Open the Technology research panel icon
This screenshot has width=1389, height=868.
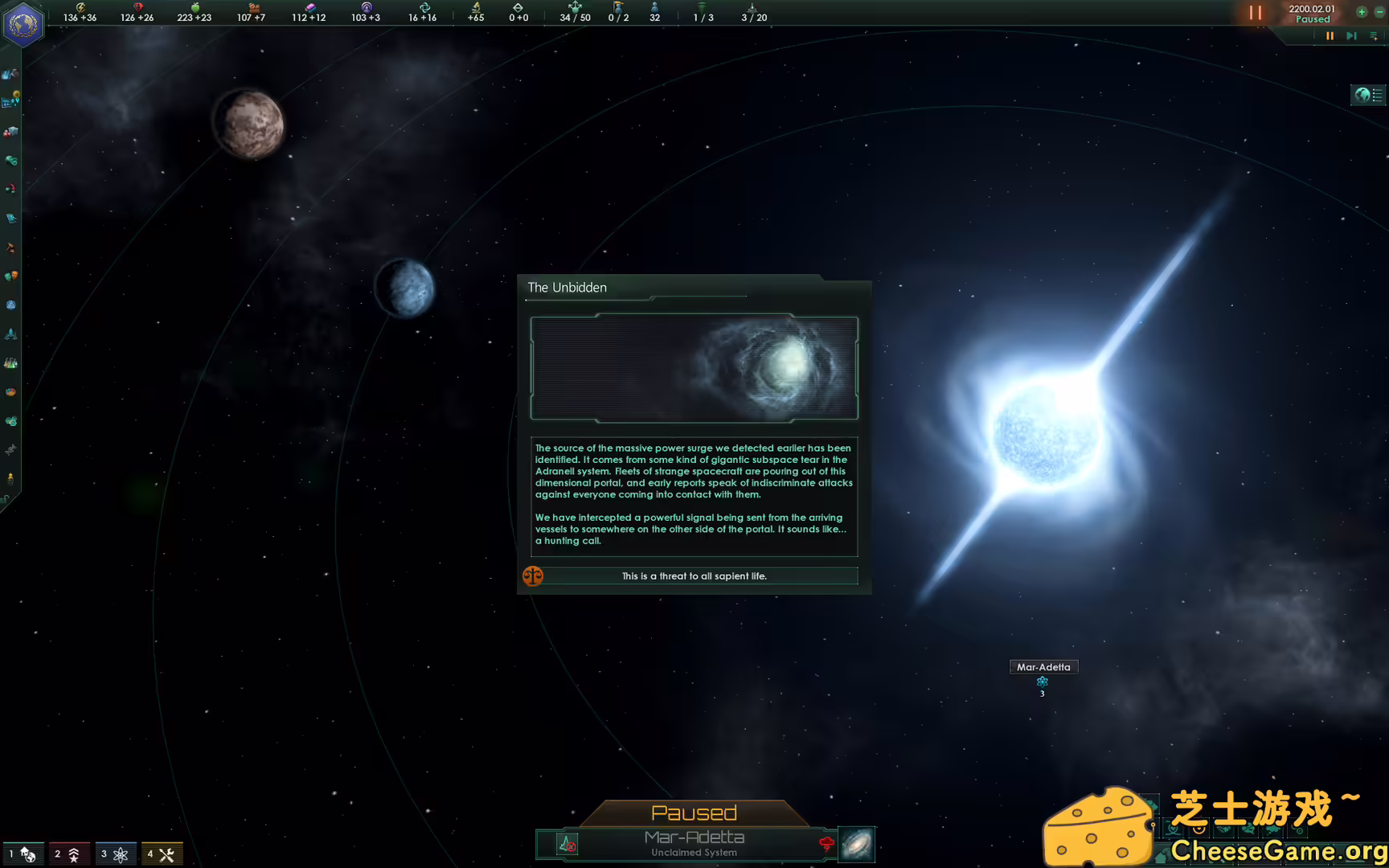tap(10, 362)
